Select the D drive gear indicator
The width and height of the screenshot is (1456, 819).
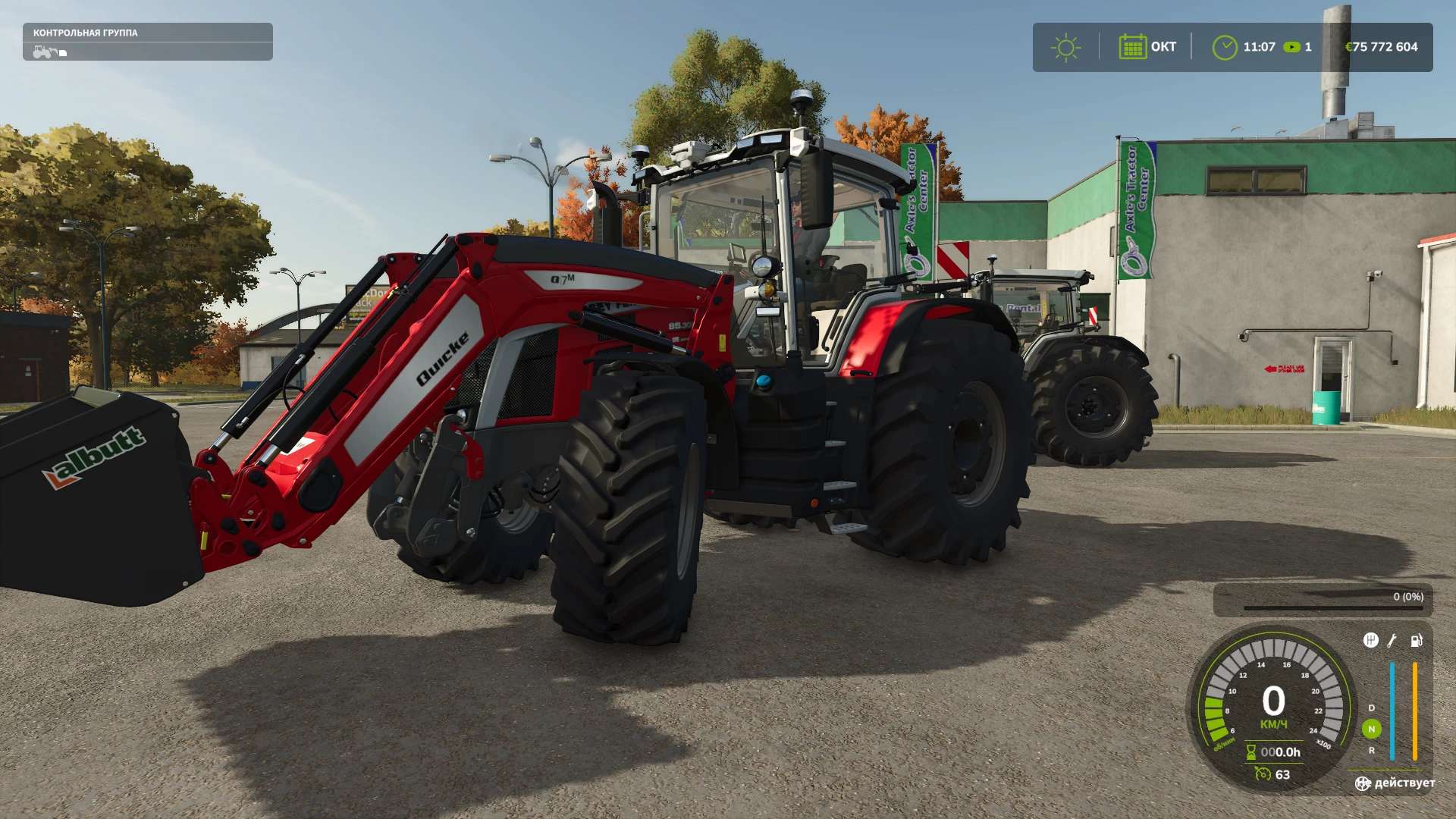pyautogui.click(x=1371, y=708)
